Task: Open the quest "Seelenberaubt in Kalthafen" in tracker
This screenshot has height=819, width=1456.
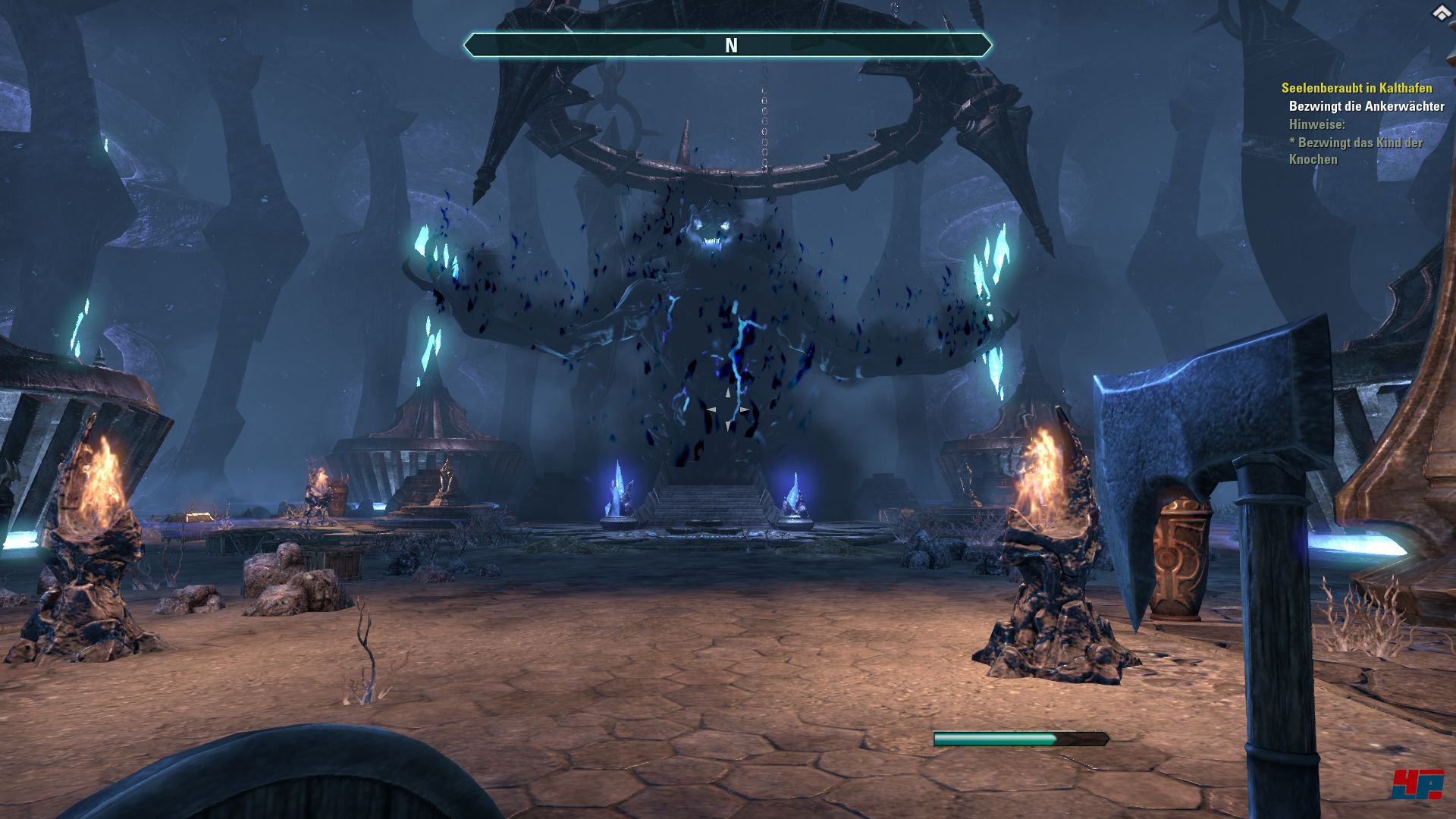Action: (1356, 89)
